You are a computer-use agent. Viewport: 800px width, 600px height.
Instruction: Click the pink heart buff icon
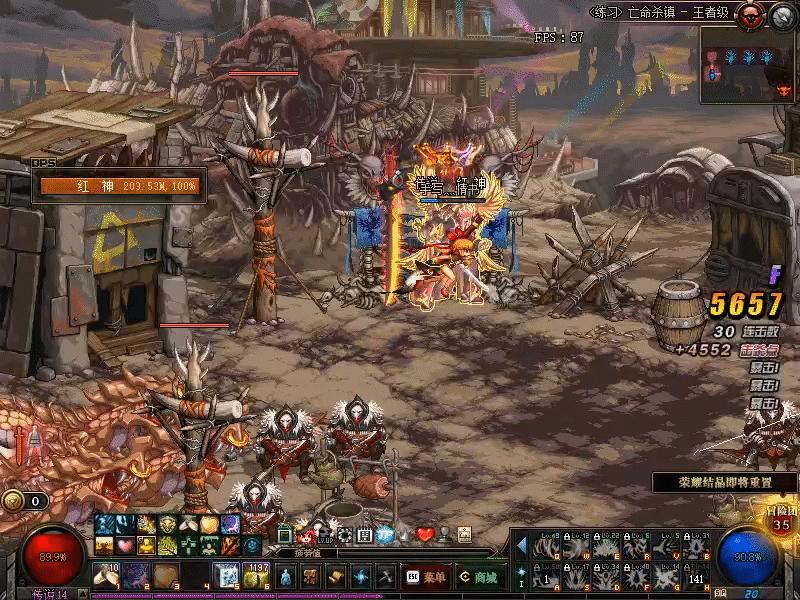125,545
